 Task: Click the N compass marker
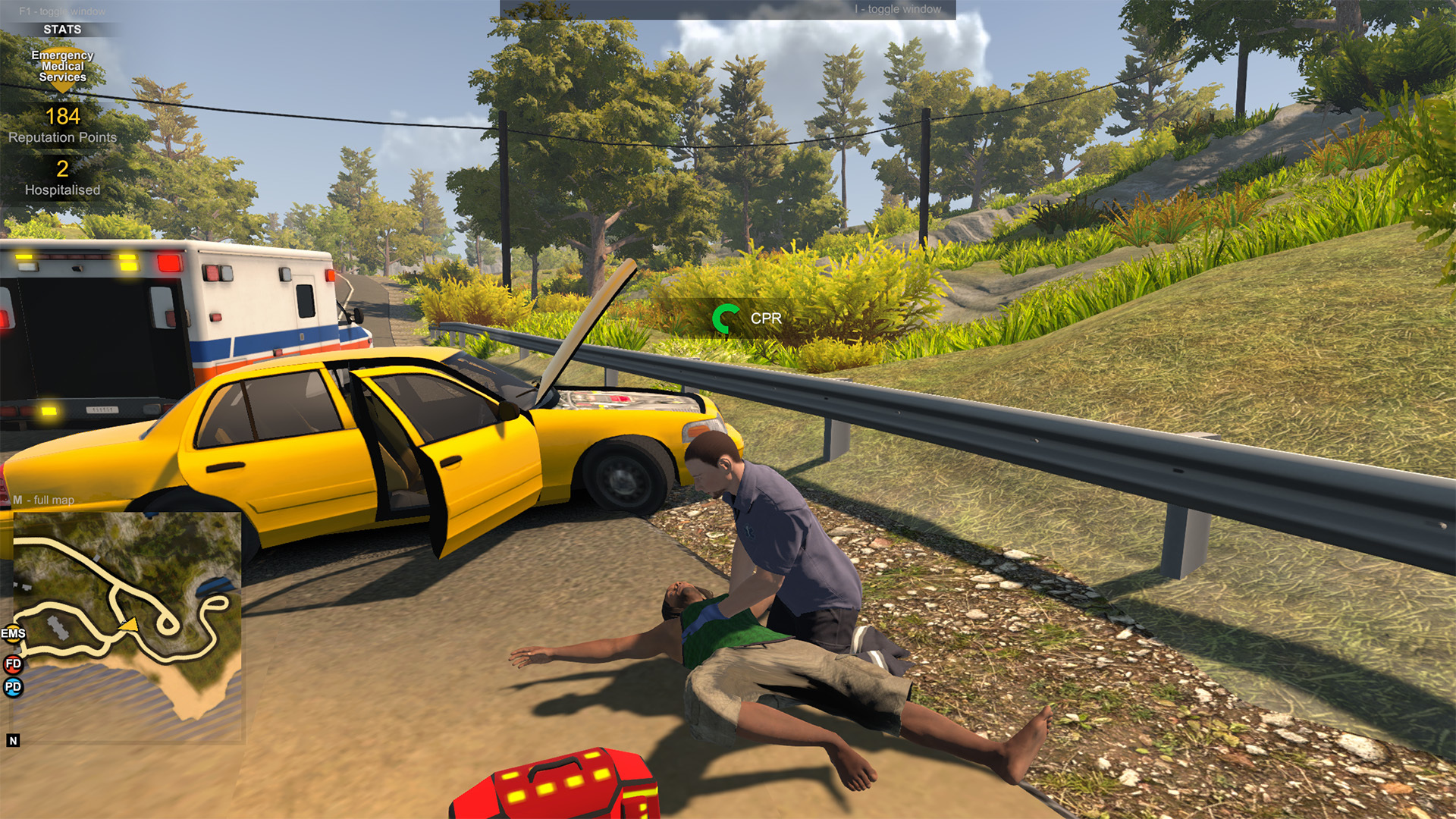click(13, 741)
